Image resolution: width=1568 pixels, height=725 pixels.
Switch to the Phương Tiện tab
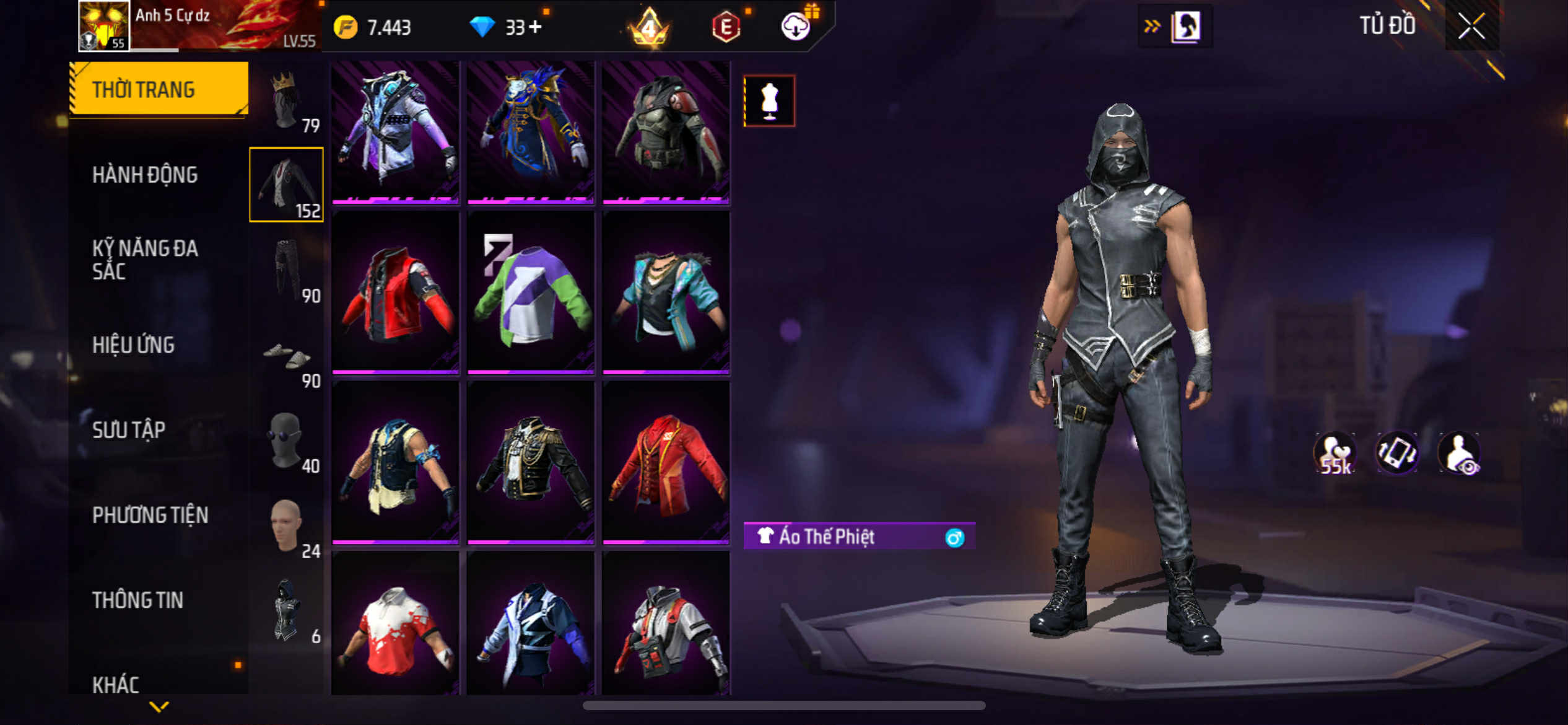150,515
